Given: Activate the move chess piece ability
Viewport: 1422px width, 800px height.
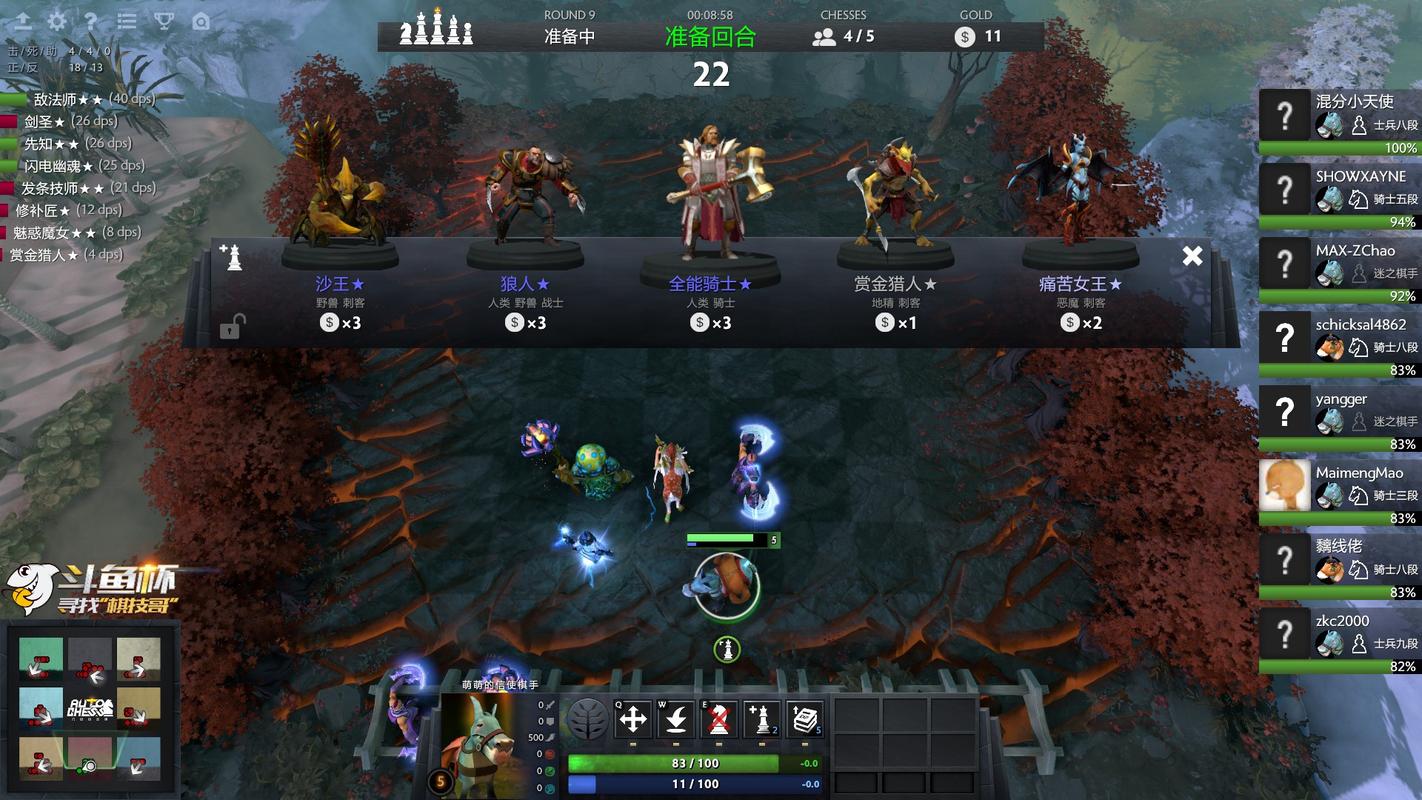Looking at the screenshot, I should tap(633, 719).
